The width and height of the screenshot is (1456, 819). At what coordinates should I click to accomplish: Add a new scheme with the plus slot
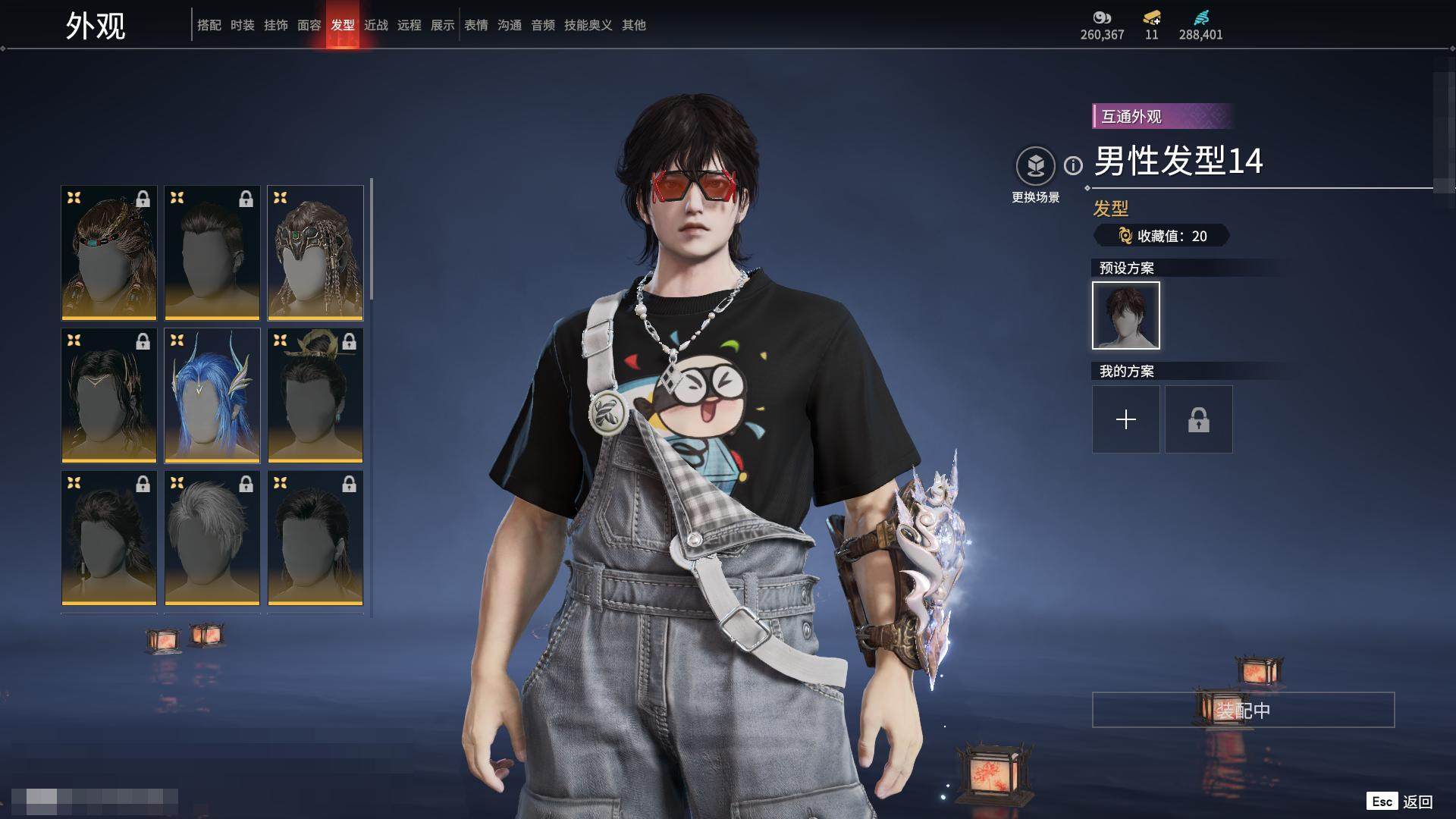(1125, 419)
